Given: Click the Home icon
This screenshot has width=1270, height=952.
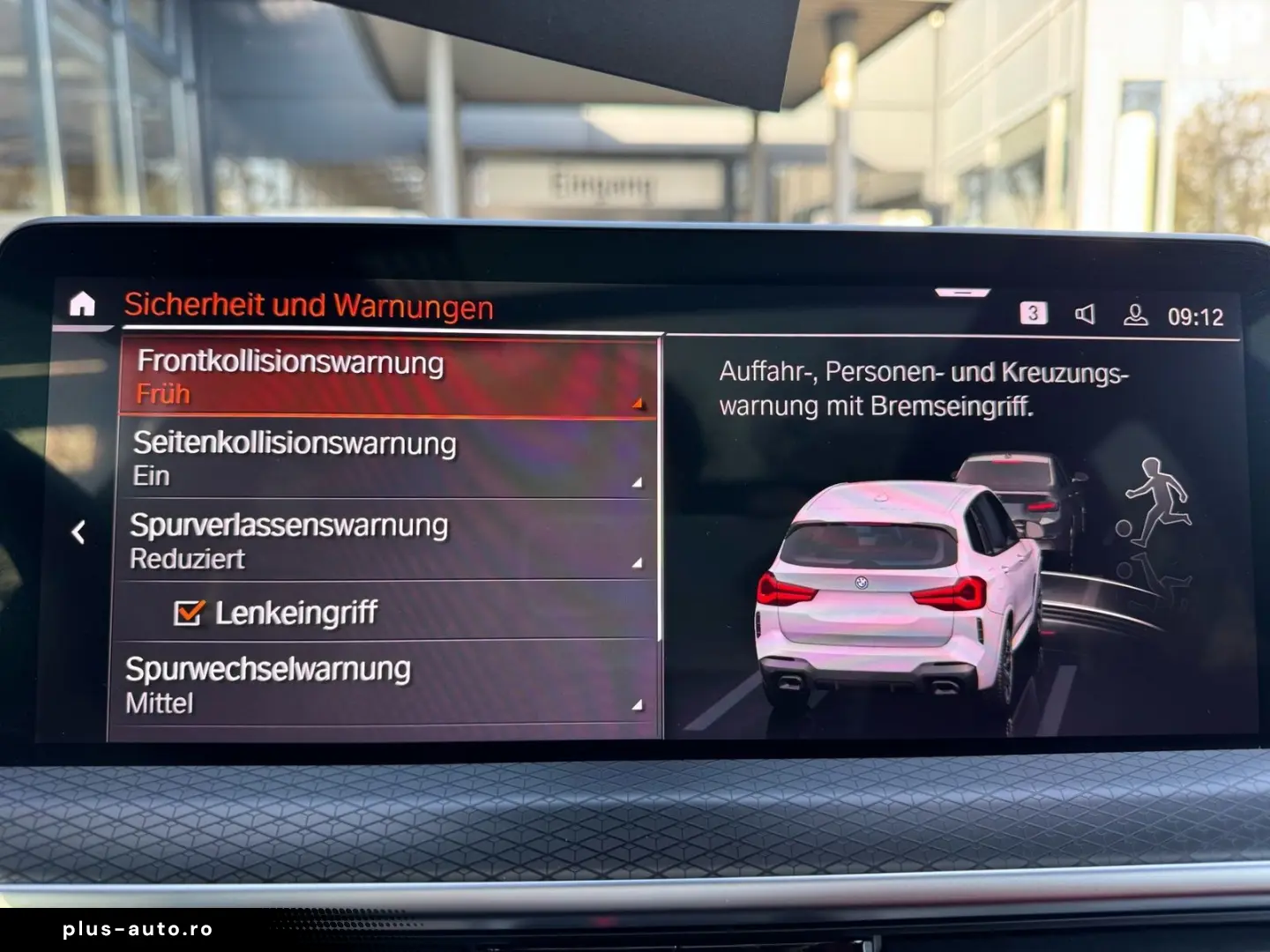Looking at the screenshot, I should pyautogui.click(x=81, y=304).
